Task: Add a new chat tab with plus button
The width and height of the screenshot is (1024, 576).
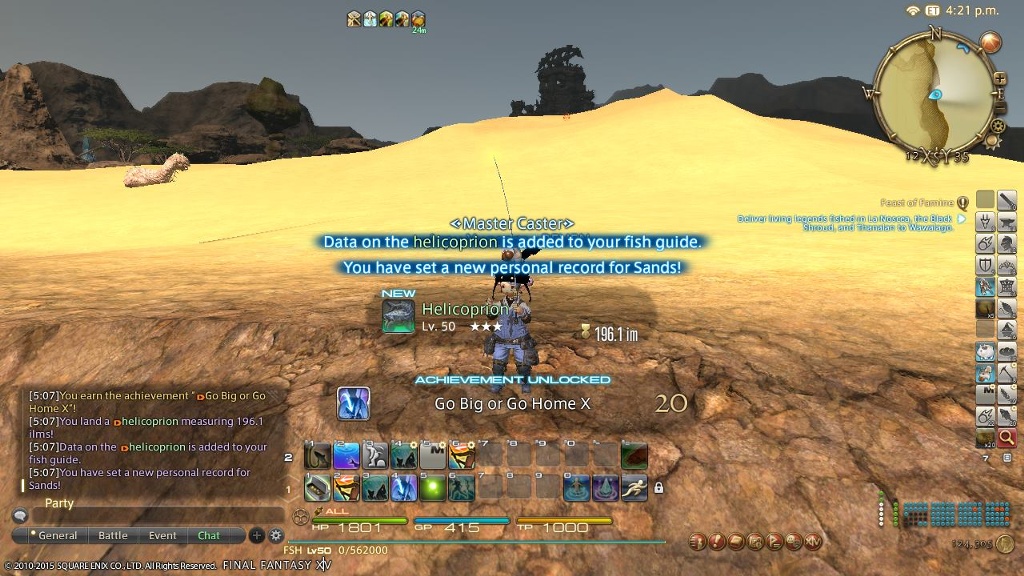Action: pyautogui.click(x=256, y=536)
